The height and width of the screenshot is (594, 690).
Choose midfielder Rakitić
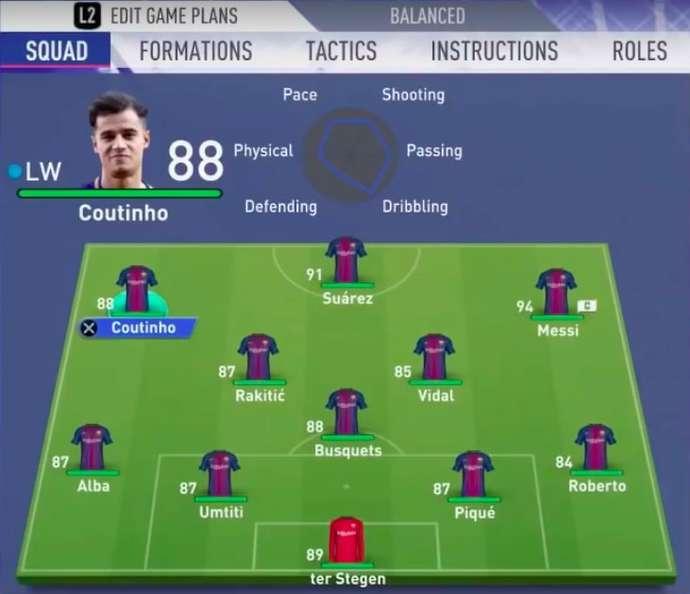[x=258, y=360]
